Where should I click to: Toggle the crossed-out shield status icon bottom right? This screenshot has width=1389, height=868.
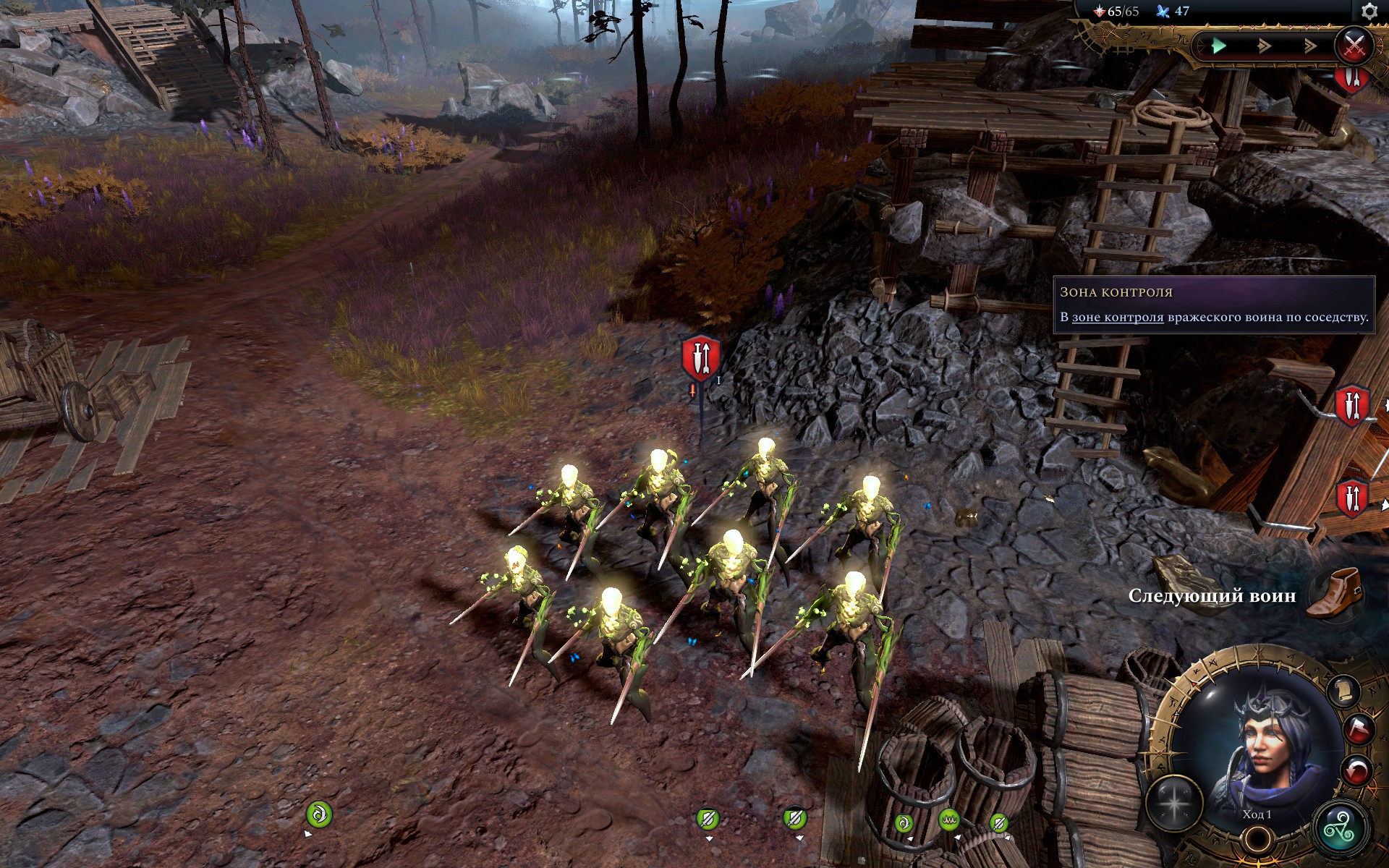pyautogui.click(x=1000, y=822)
